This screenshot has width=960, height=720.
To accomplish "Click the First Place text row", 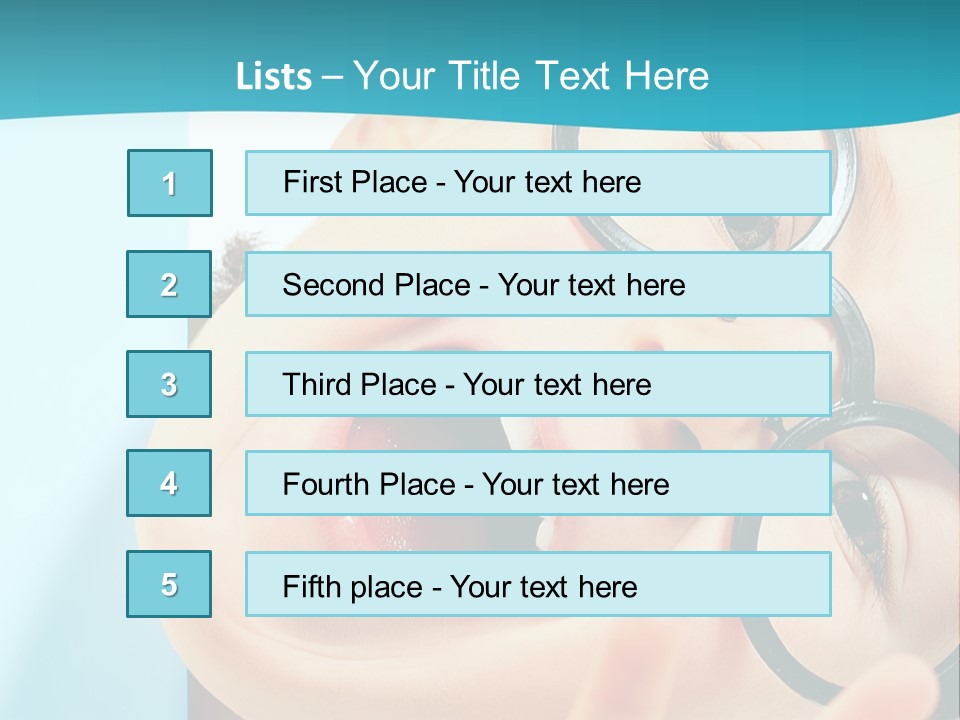I will pos(538,183).
